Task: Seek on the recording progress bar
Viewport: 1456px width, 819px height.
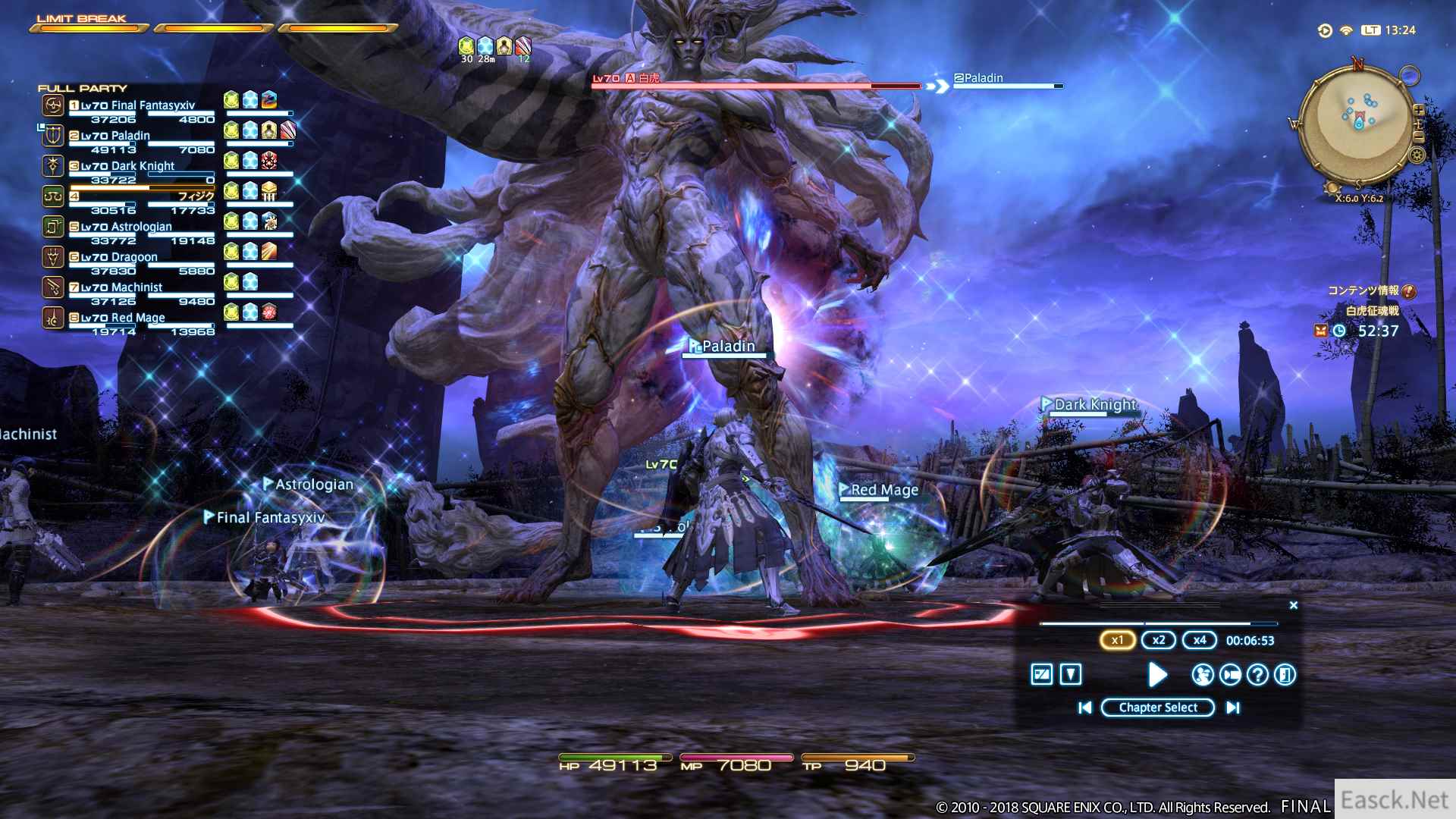Action: pyautogui.click(x=1158, y=623)
